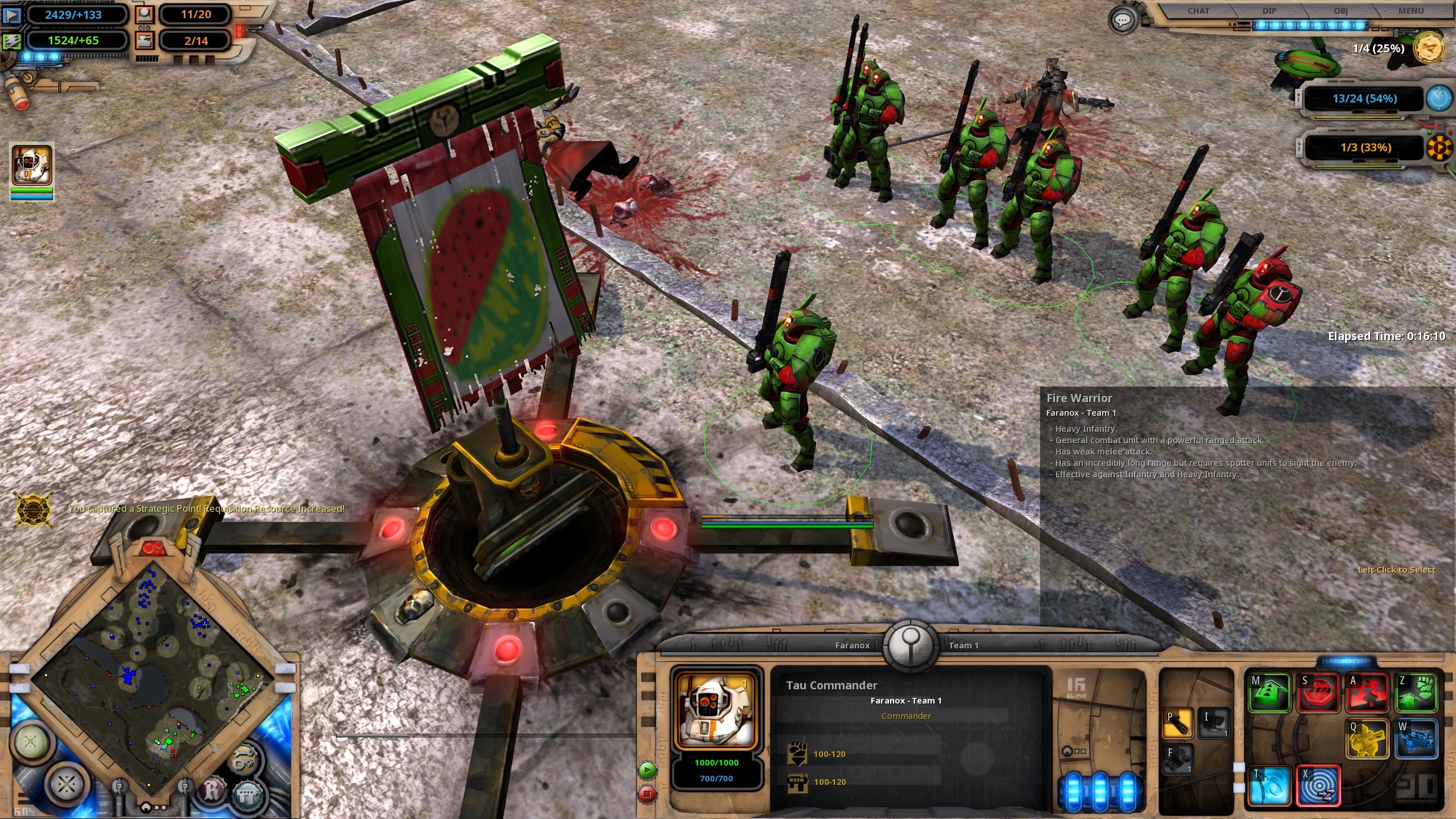The height and width of the screenshot is (819, 1456).
Task: Open the game MENU
Action: (x=1411, y=11)
